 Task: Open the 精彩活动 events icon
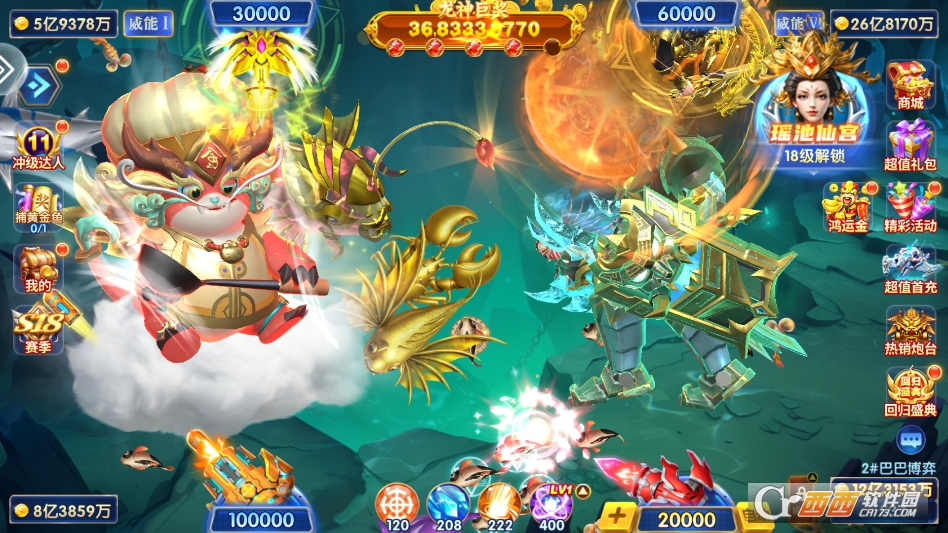tap(911, 205)
